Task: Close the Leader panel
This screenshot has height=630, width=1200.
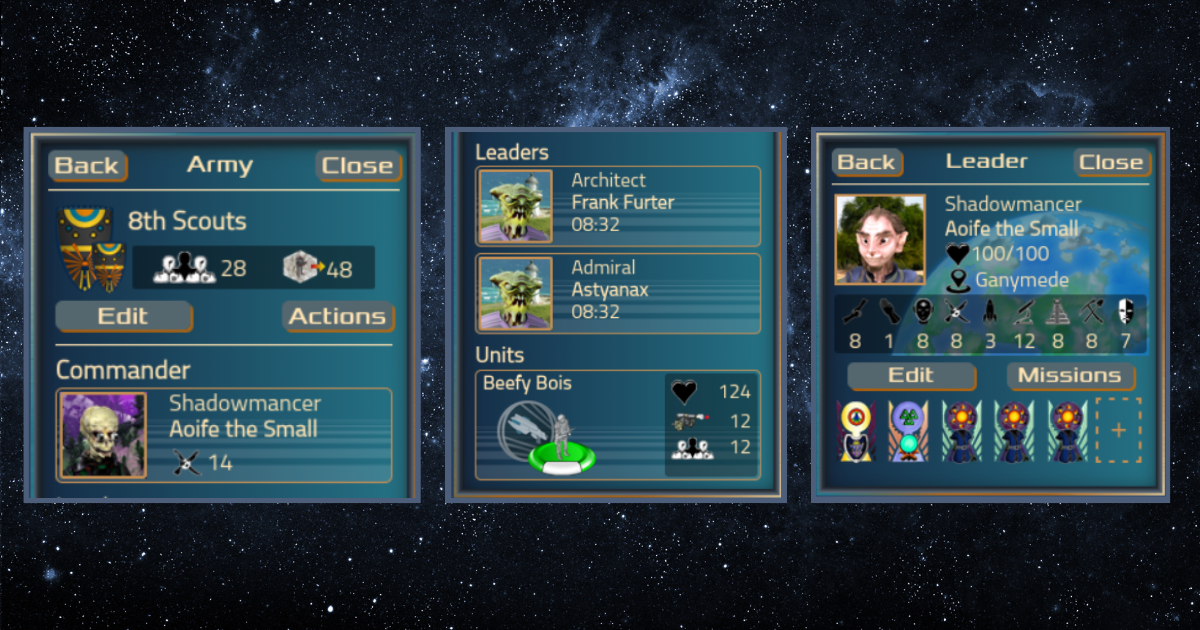Action: tap(1110, 162)
